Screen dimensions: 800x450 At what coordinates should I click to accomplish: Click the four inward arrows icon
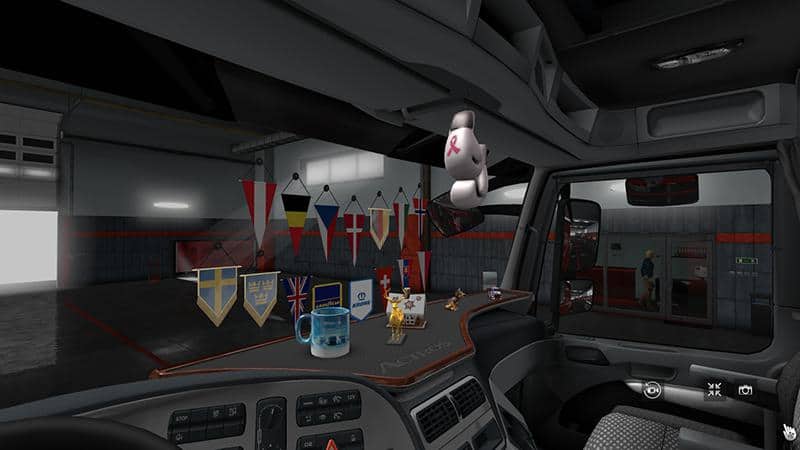[x=714, y=390]
